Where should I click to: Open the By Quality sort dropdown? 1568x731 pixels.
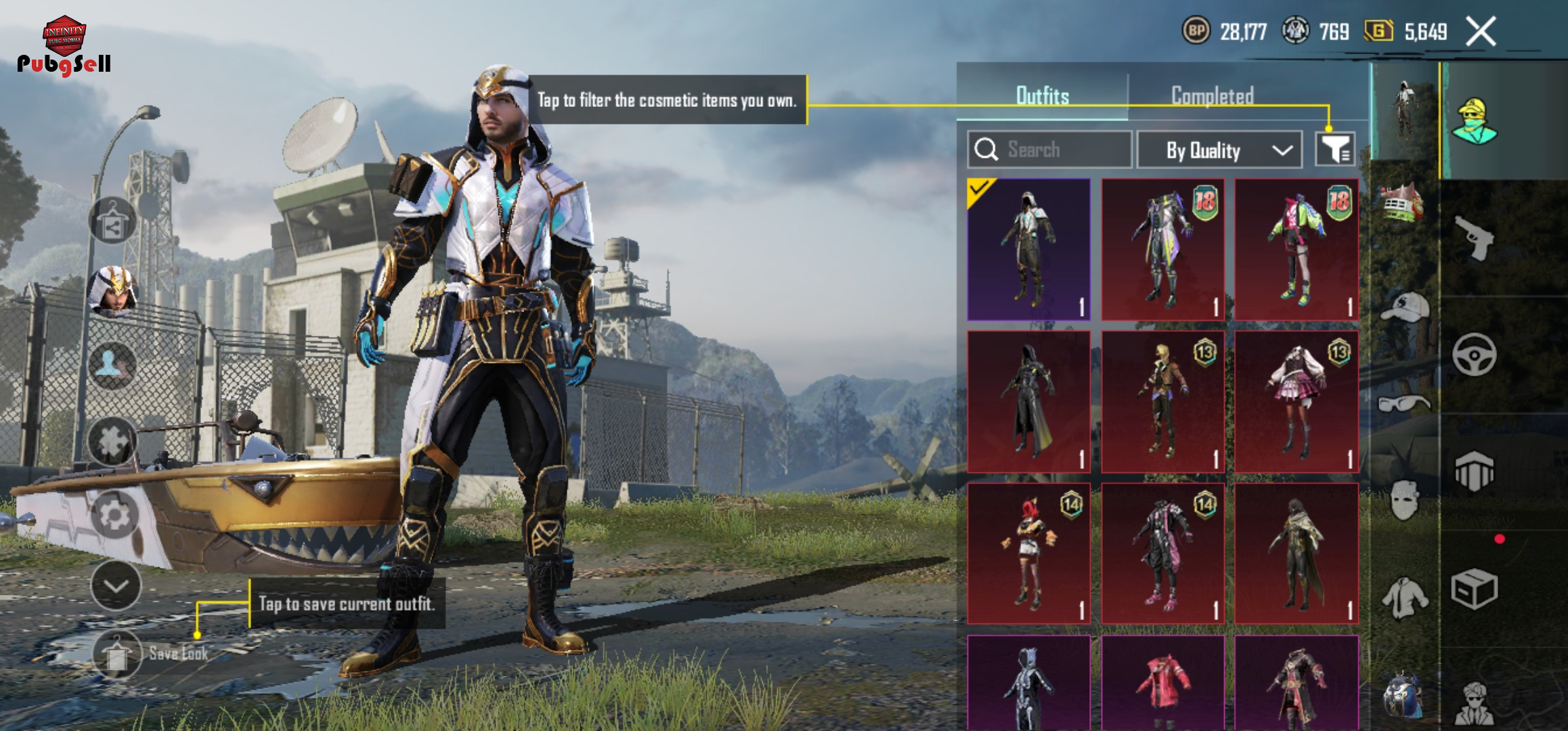pos(1219,150)
